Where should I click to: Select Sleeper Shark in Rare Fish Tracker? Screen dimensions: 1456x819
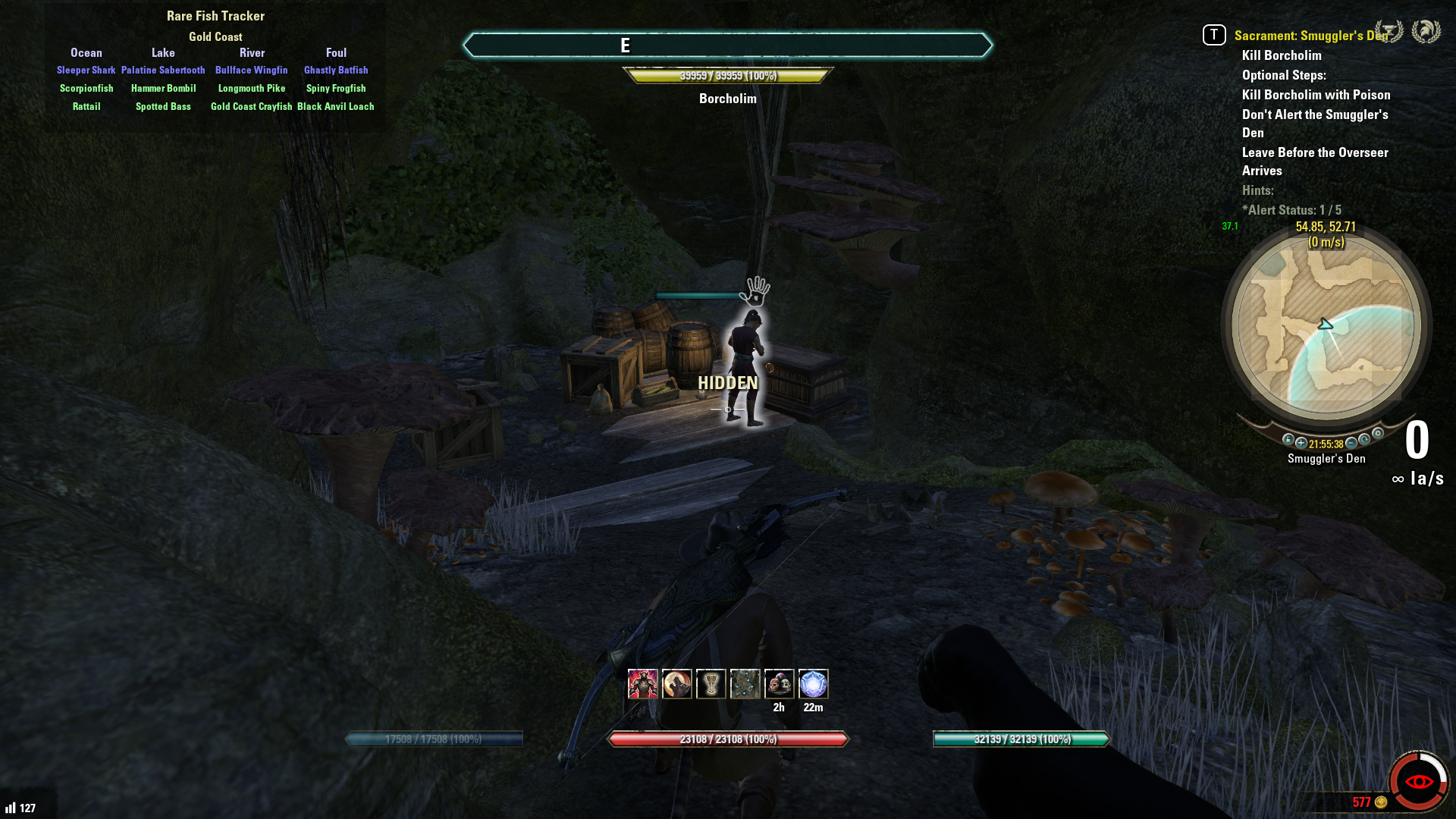click(86, 71)
